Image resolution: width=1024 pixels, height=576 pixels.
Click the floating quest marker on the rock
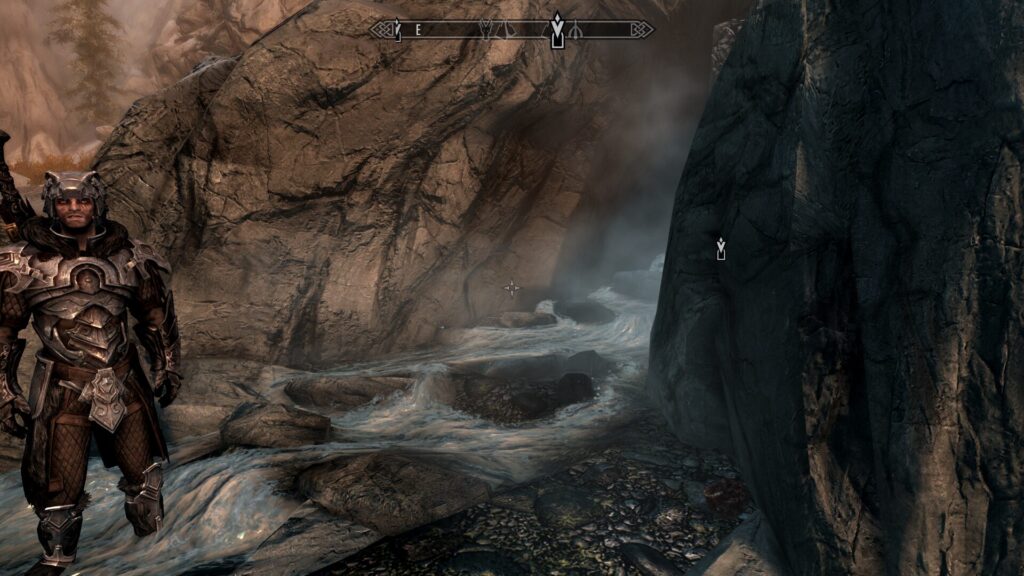click(x=720, y=249)
